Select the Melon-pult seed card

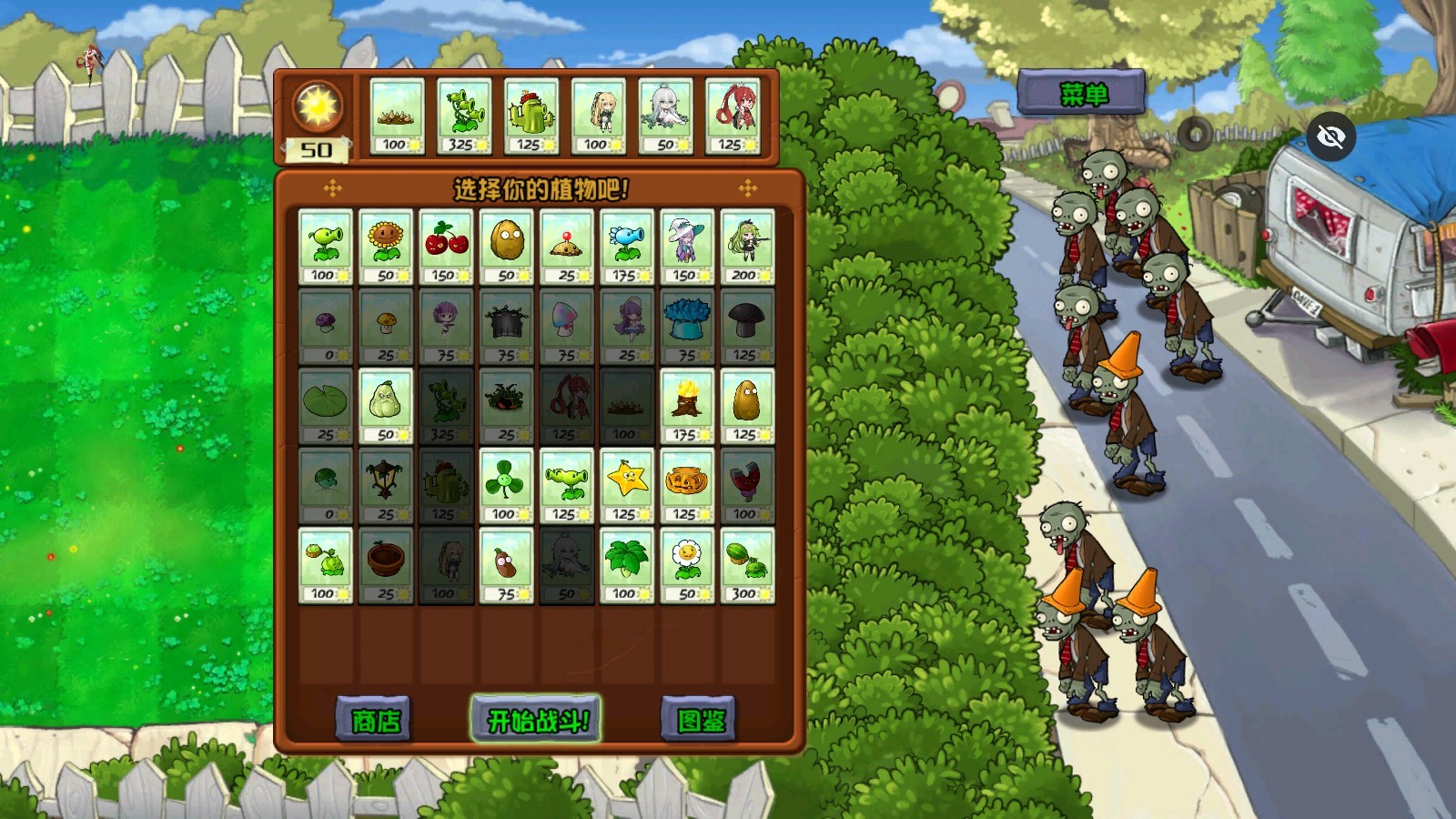tap(746, 564)
